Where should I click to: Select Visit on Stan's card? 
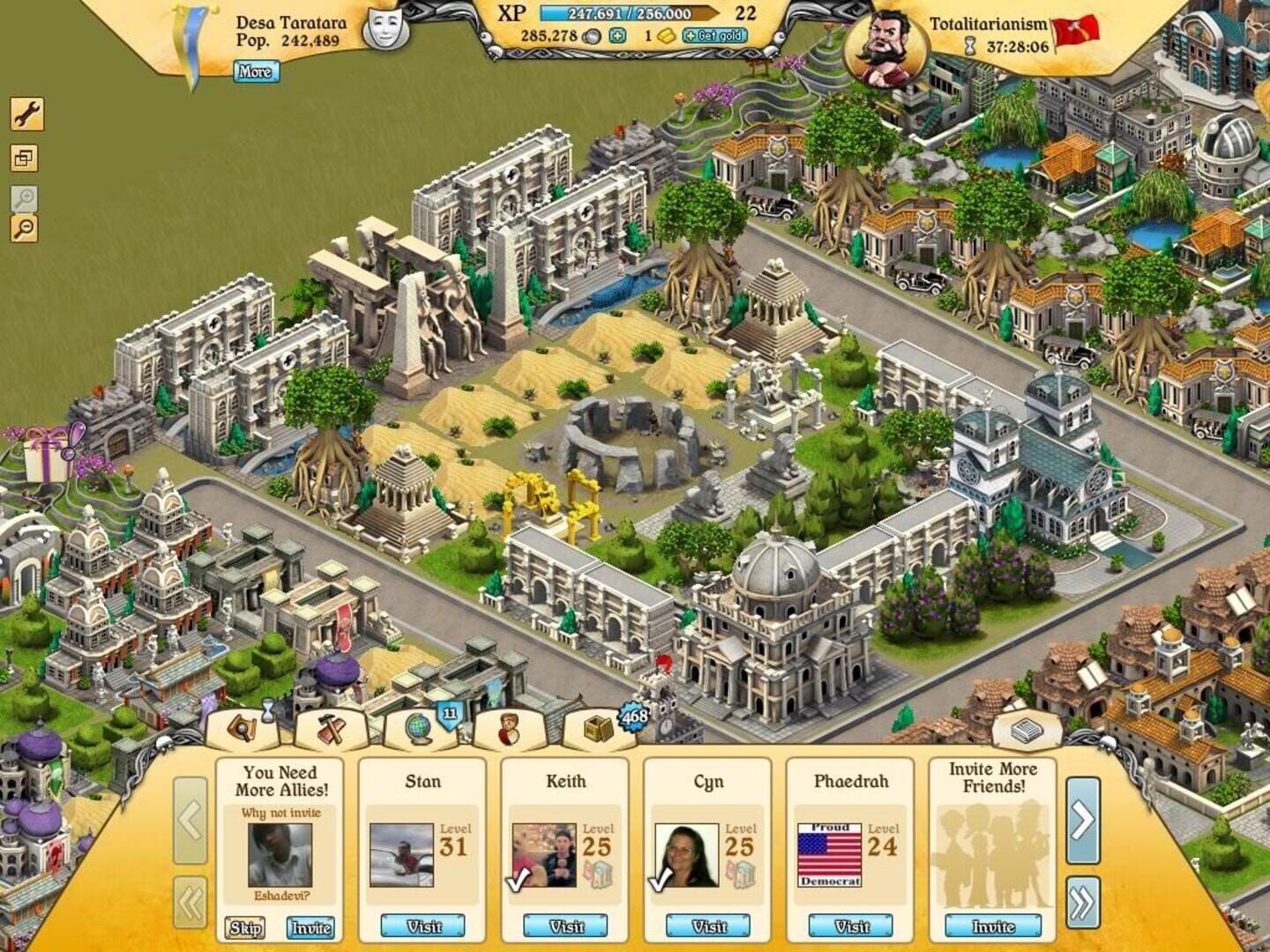pyautogui.click(x=421, y=926)
